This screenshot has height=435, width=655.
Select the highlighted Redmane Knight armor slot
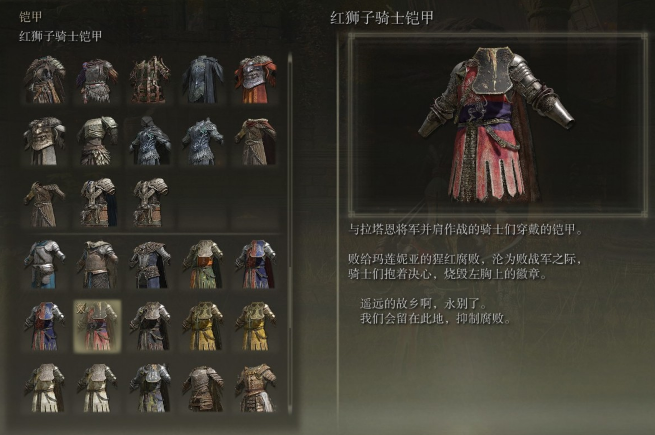(98, 325)
